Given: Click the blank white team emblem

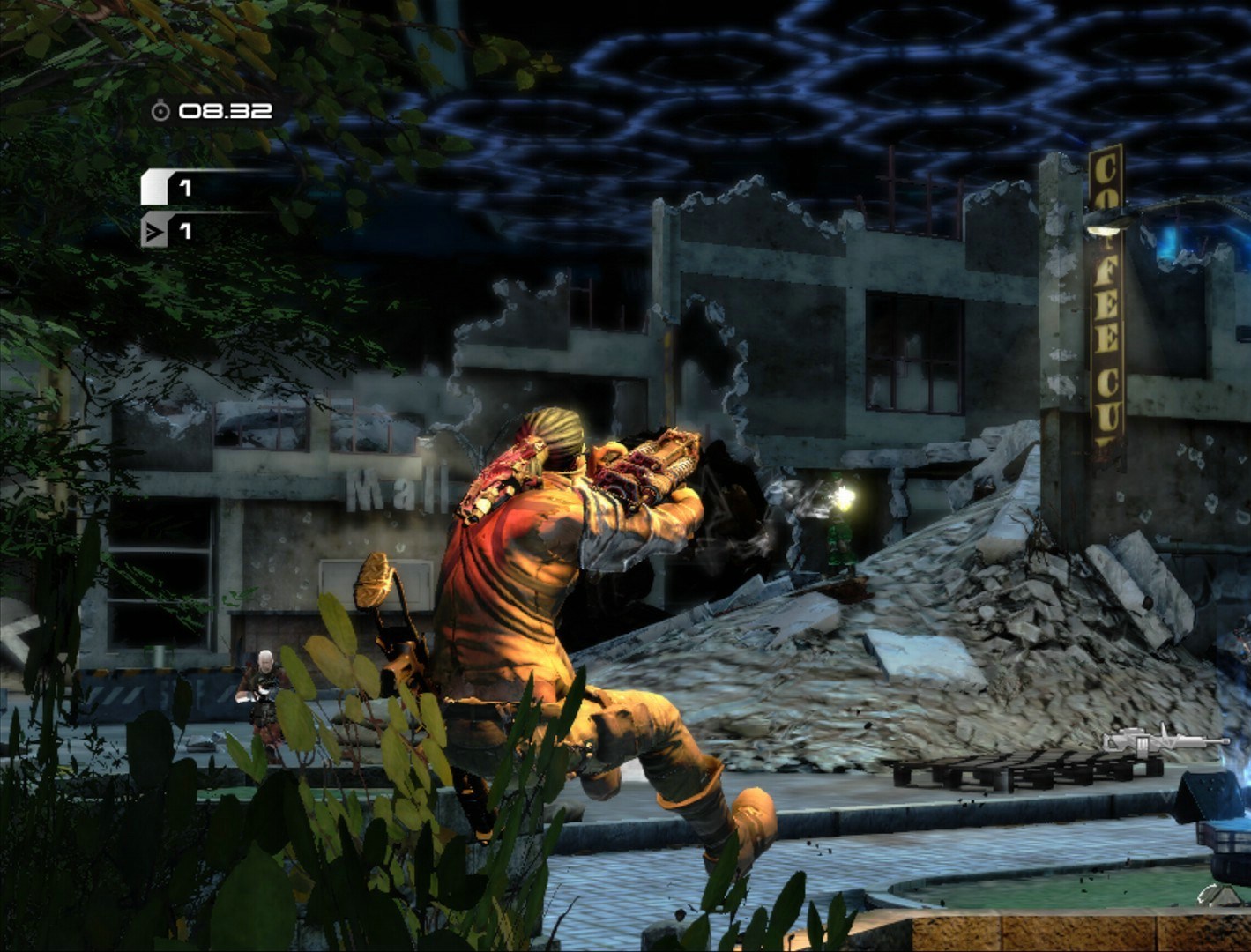Looking at the screenshot, I should pos(154,188).
